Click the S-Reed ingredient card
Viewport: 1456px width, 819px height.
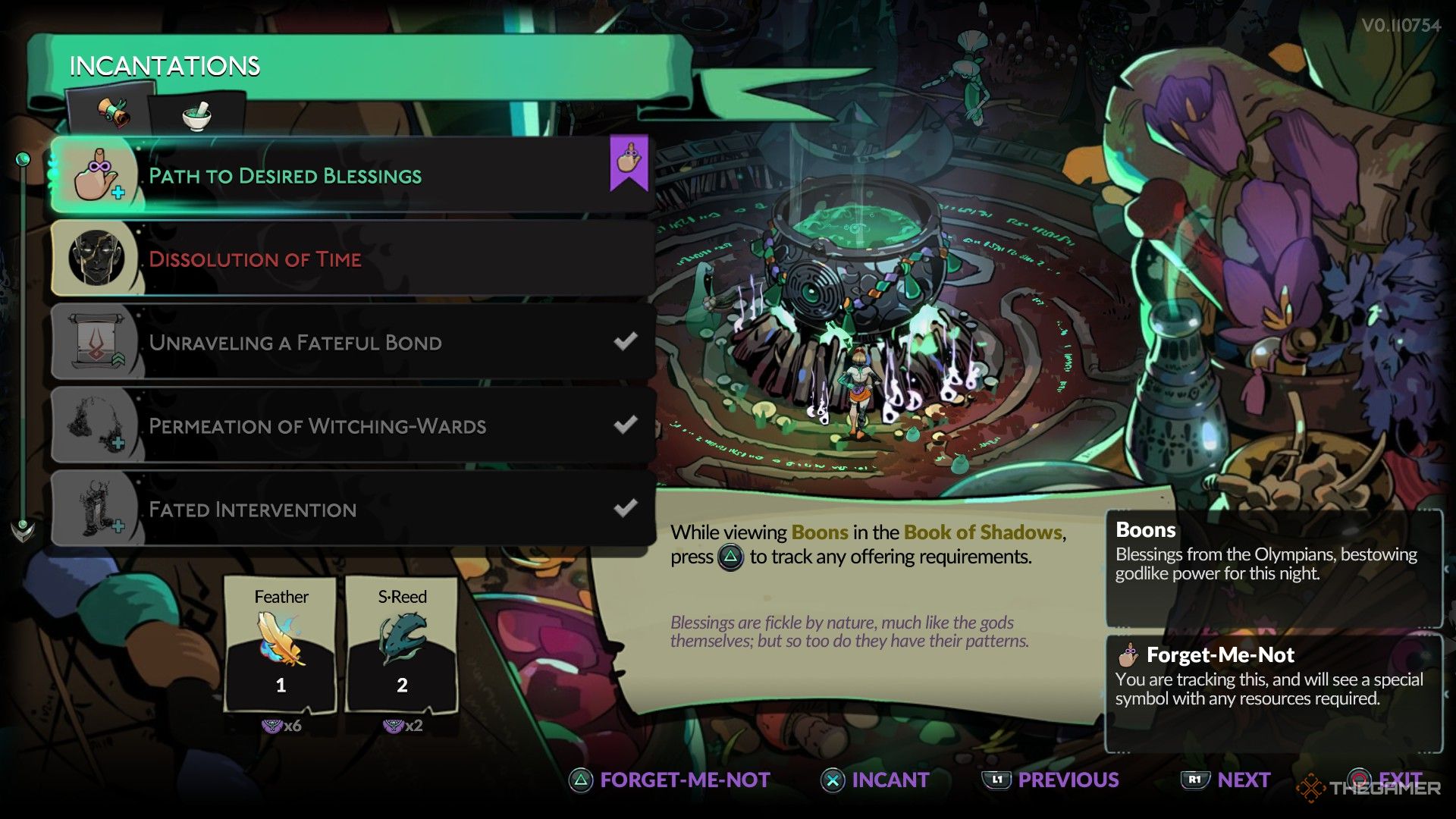tap(402, 644)
